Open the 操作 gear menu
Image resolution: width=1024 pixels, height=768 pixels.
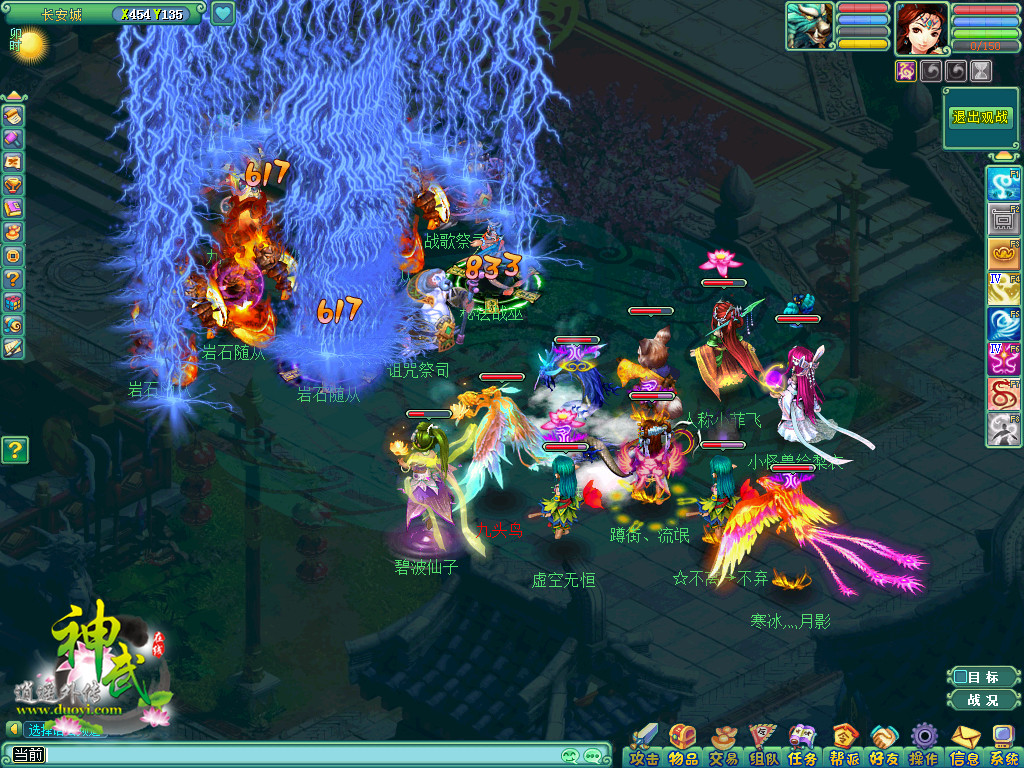(x=923, y=745)
